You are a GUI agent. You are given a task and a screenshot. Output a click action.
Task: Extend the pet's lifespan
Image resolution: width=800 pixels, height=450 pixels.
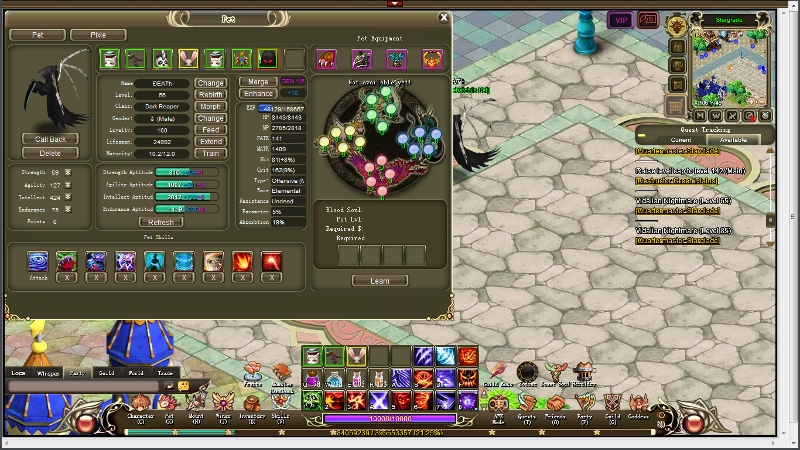click(x=211, y=142)
